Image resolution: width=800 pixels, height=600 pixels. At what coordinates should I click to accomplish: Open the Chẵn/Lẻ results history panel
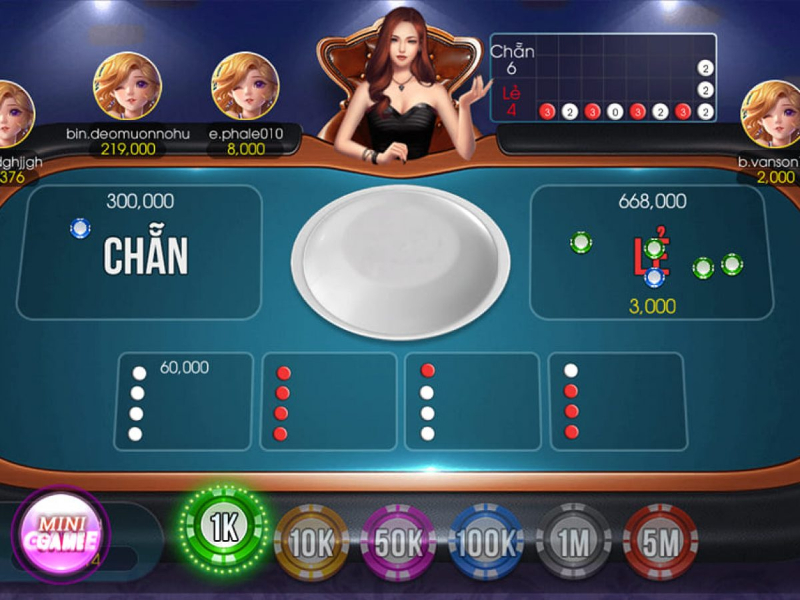point(603,78)
